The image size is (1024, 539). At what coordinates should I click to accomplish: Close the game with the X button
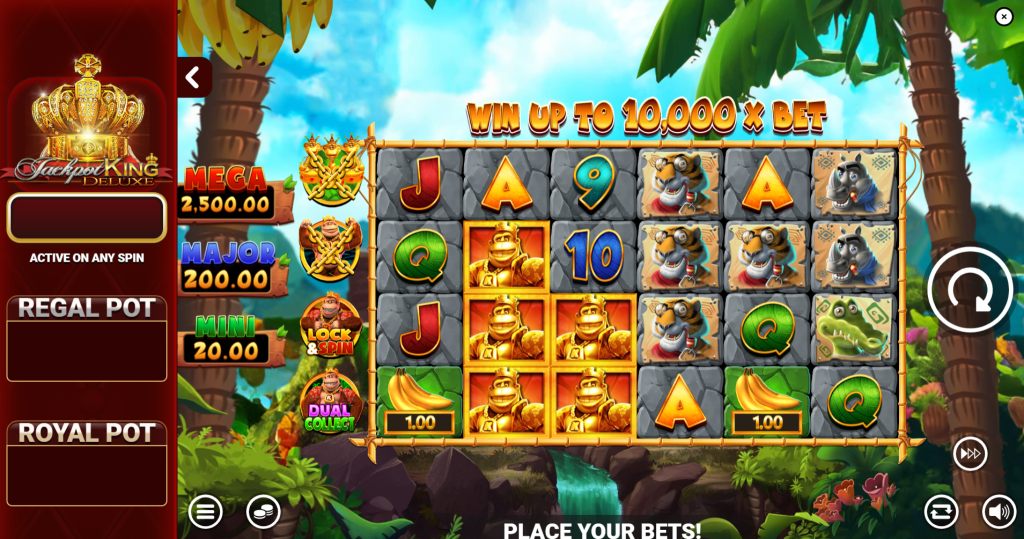pos(1004,17)
